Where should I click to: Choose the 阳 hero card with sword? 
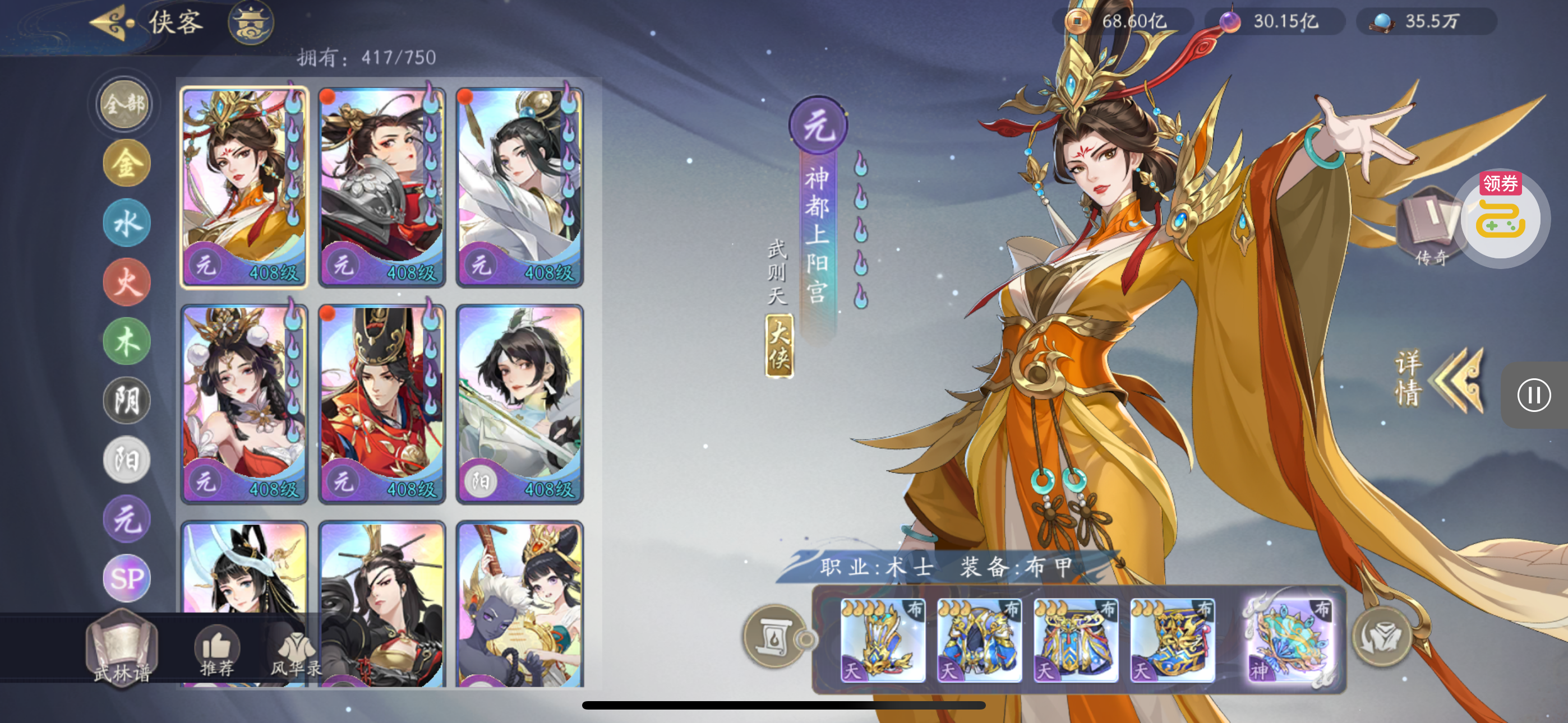pos(520,404)
